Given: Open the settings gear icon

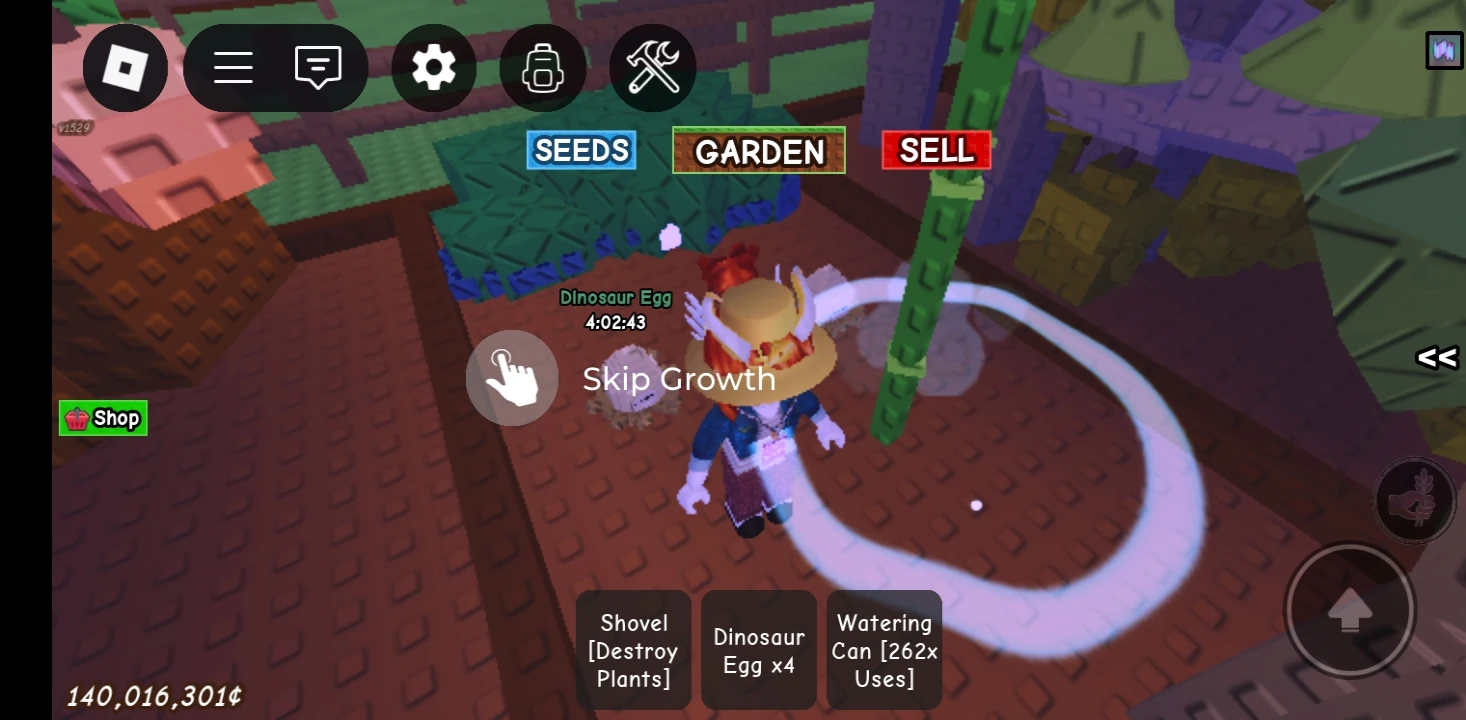Looking at the screenshot, I should (433, 67).
